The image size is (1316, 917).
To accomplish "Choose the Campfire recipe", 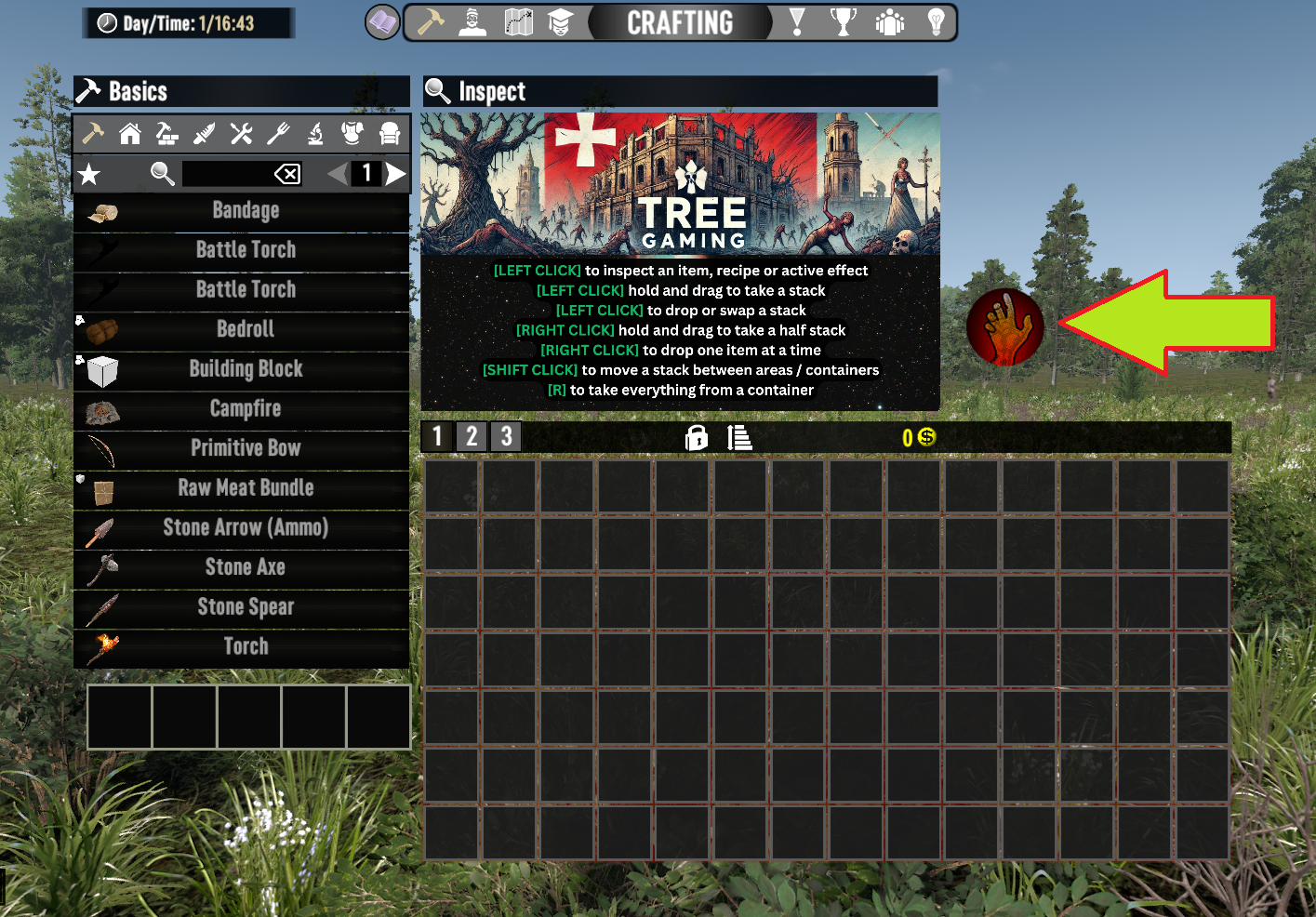I will (245, 409).
